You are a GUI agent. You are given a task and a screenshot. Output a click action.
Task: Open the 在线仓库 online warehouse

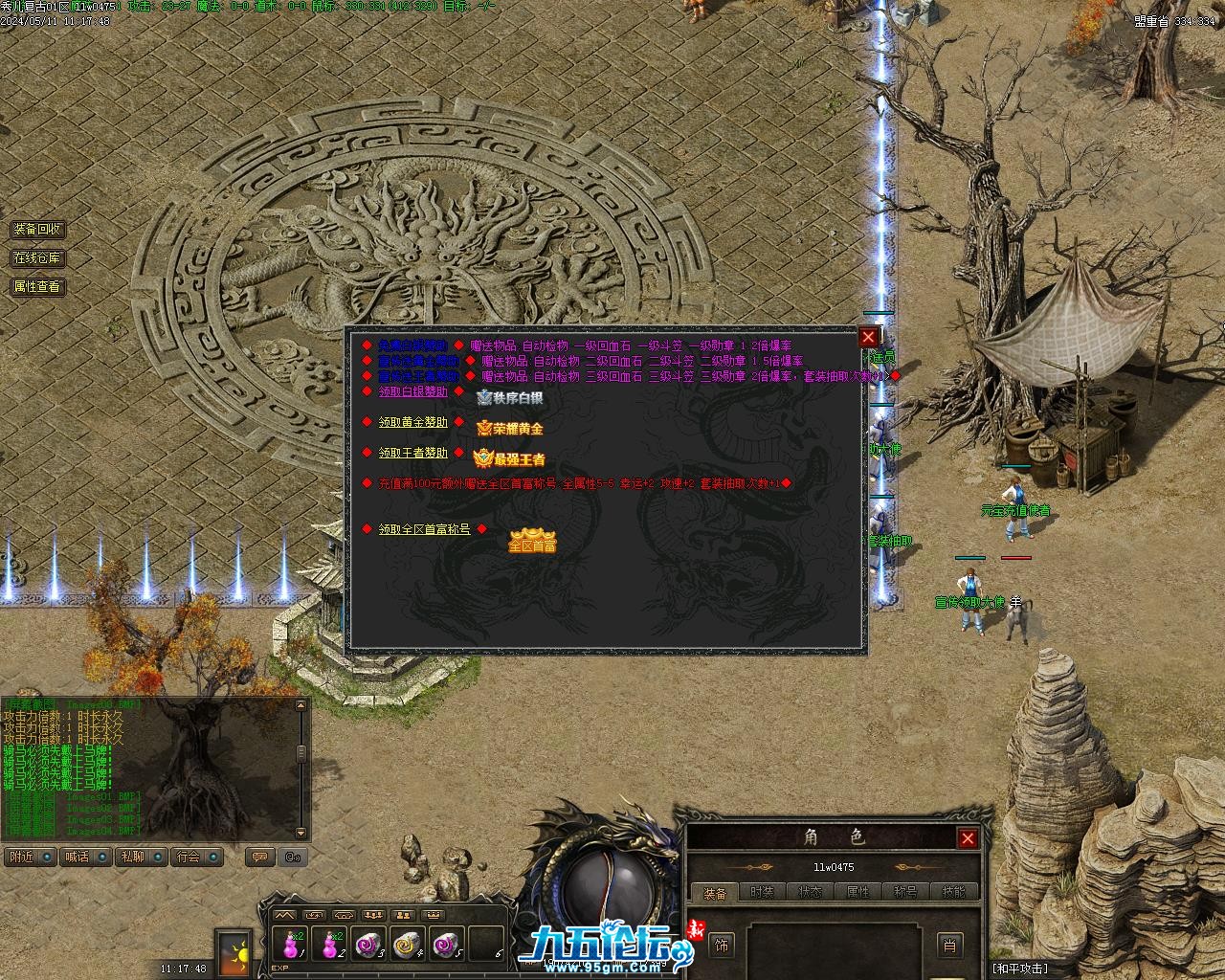(x=37, y=258)
